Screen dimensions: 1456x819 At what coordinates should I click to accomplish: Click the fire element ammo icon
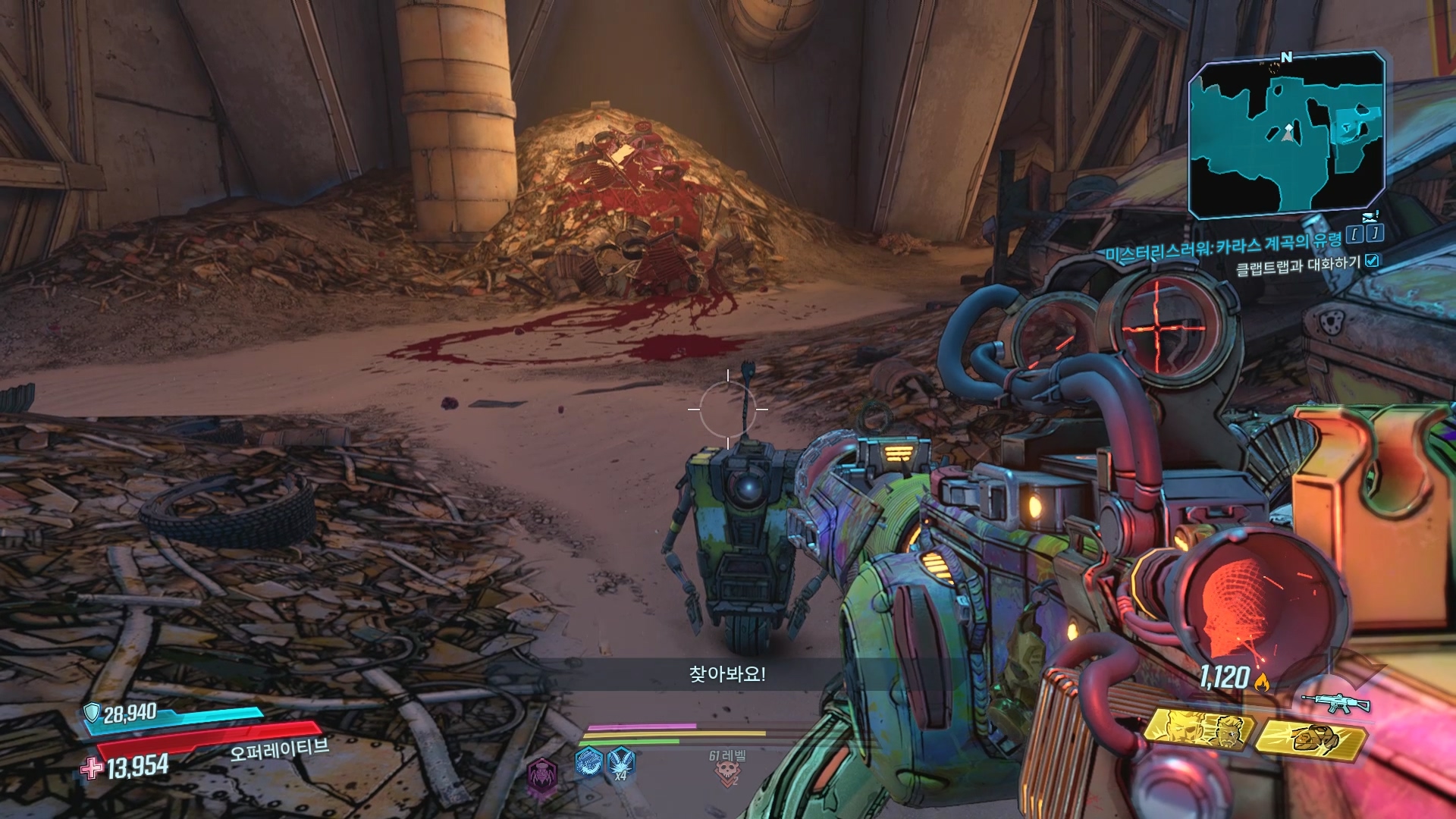coord(1263,682)
